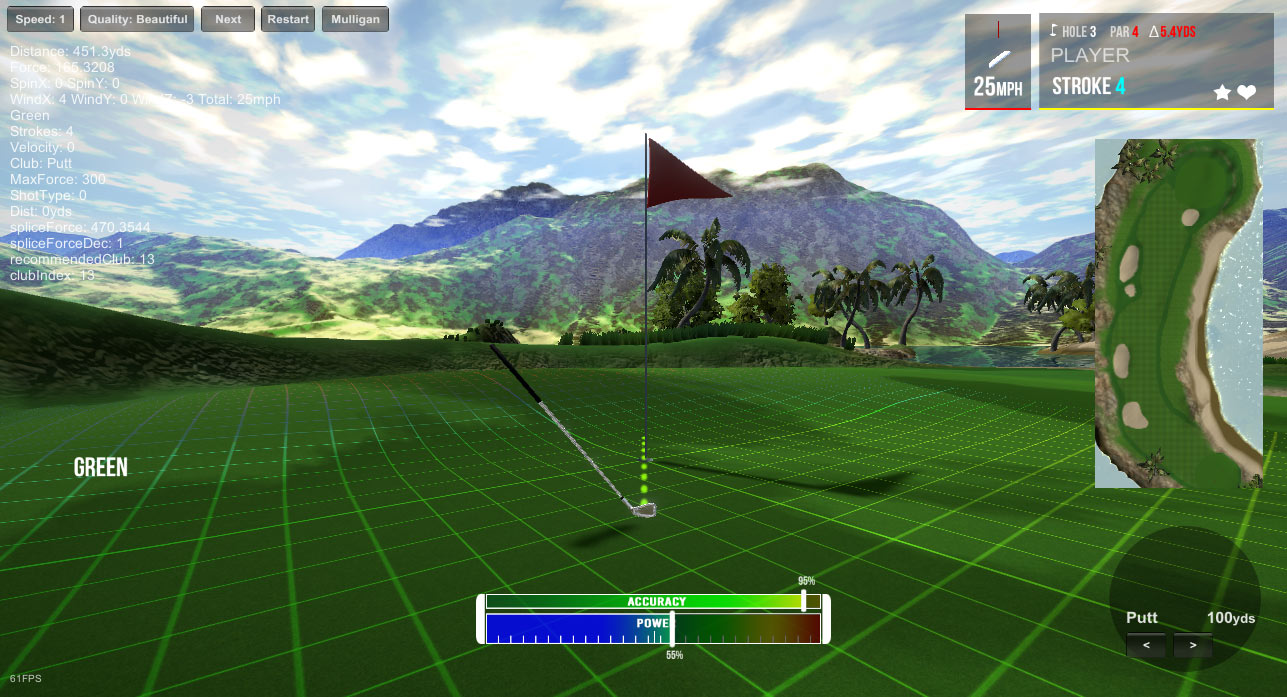Viewport: 1287px width, 697px height.
Task: Click the Power meter bar
Action: 652,627
